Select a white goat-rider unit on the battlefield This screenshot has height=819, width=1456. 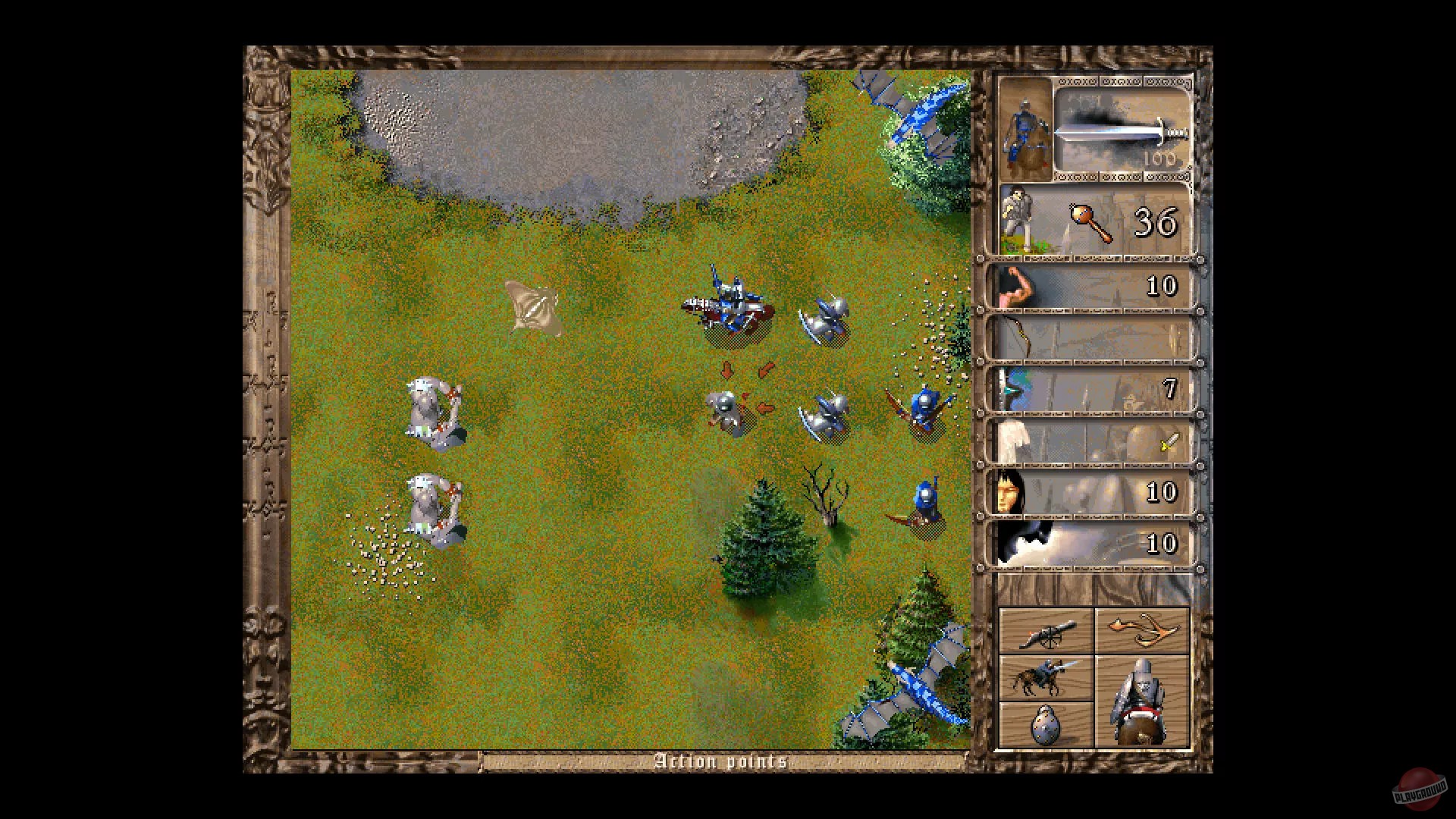[432, 409]
